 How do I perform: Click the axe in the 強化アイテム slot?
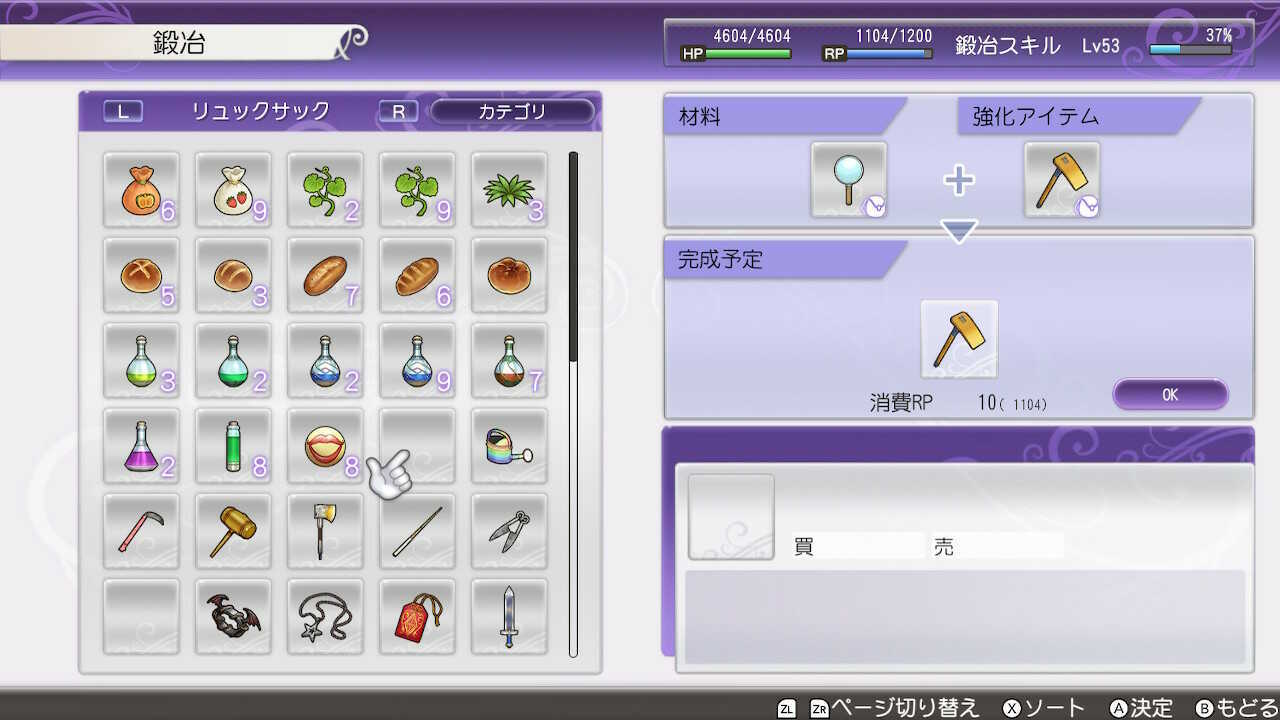[x=1062, y=178]
